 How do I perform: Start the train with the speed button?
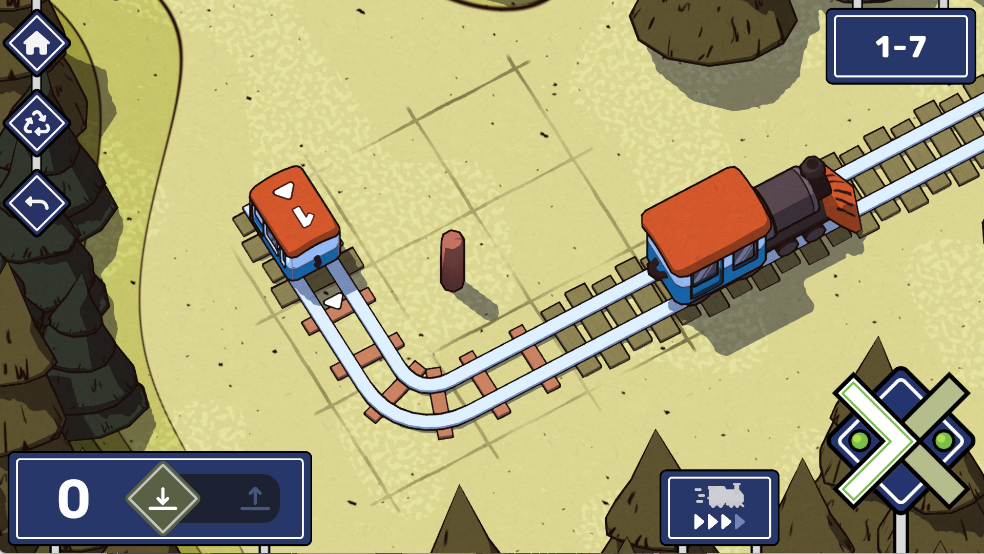(719, 507)
